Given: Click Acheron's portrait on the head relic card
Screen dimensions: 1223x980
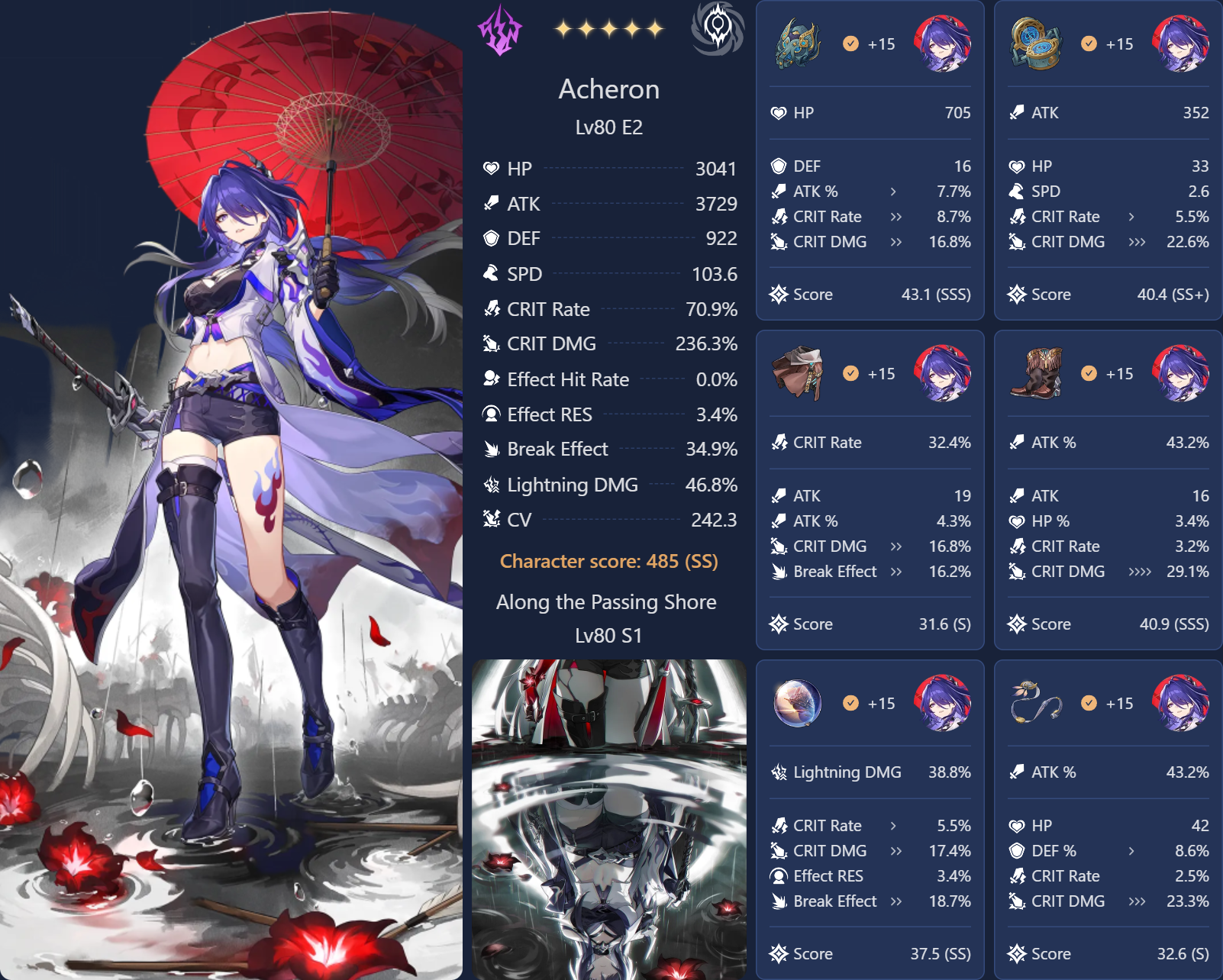Looking at the screenshot, I should pos(942,44).
